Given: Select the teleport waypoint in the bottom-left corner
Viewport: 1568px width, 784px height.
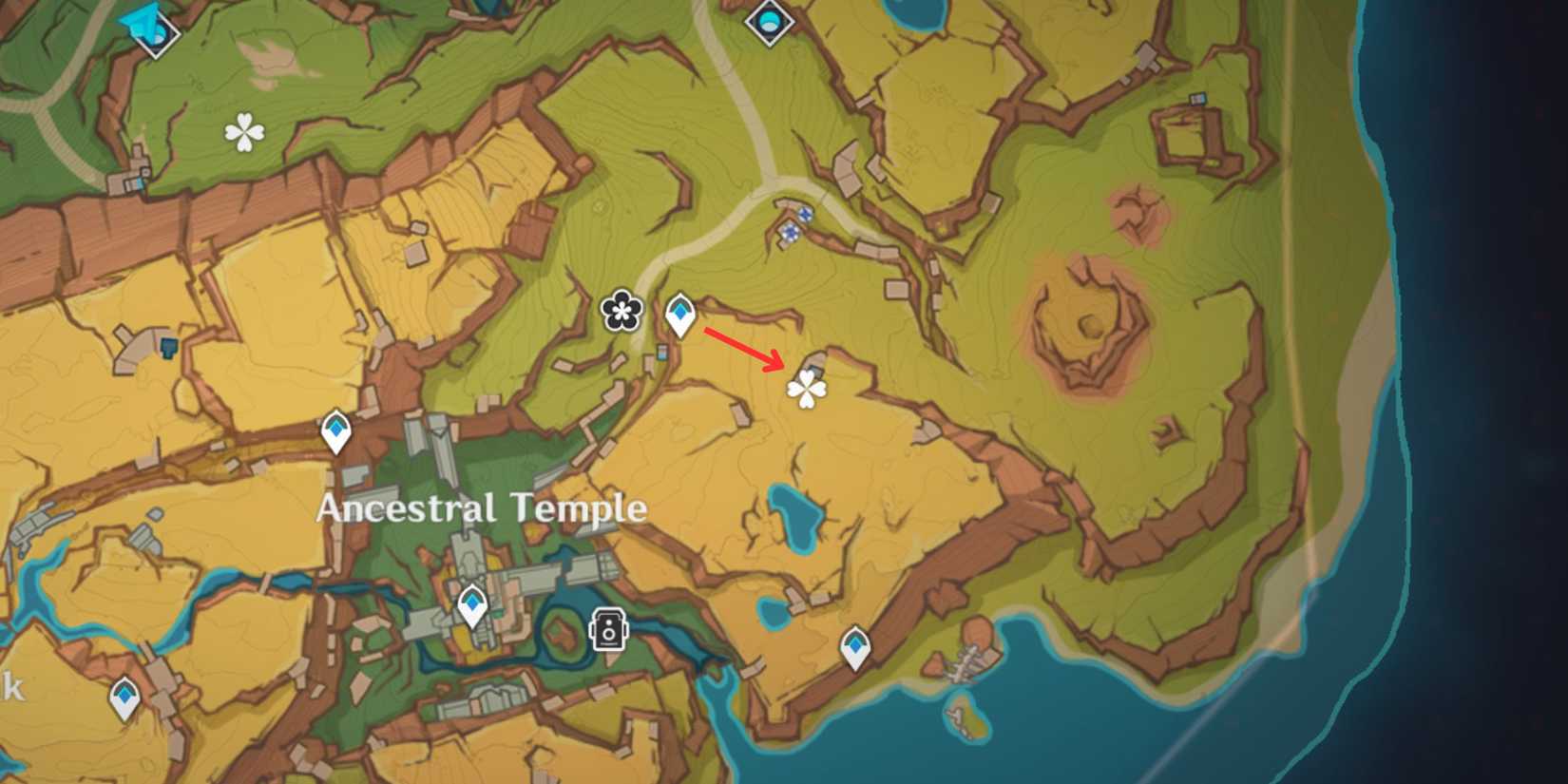Looking at the screenshot, I should [124, 696].
